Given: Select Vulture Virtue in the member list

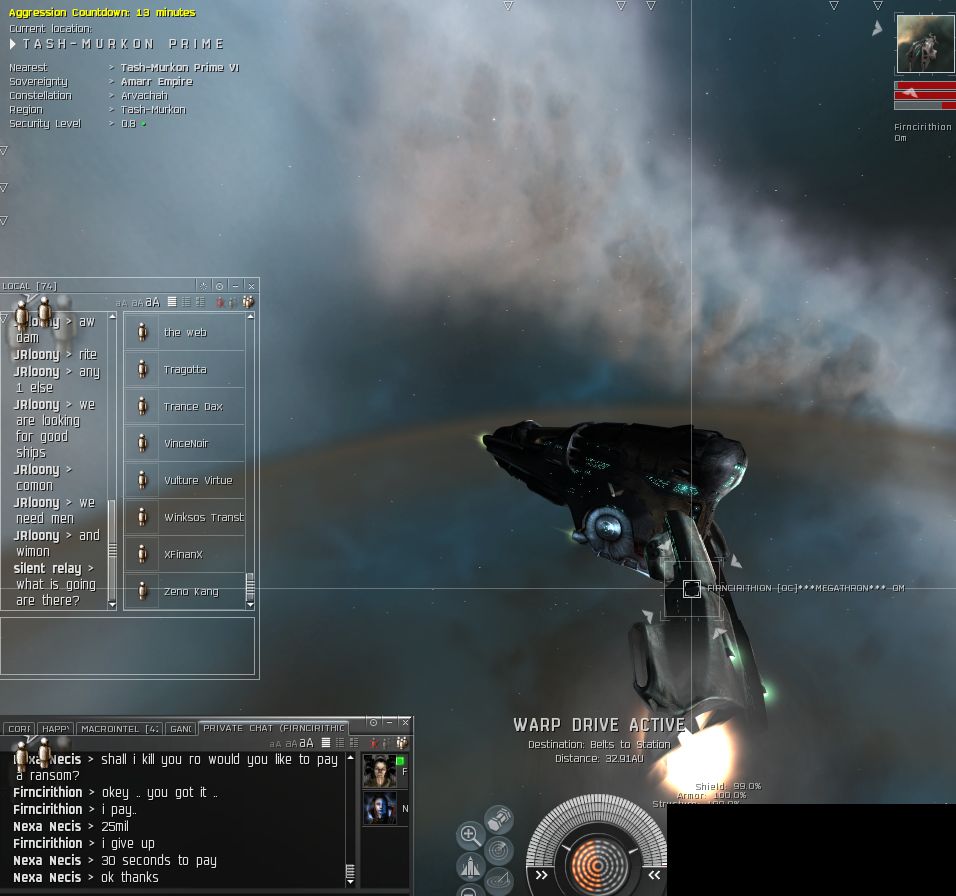Looking at the screenshot, I should pyautogui.click(x=197, y=480).
